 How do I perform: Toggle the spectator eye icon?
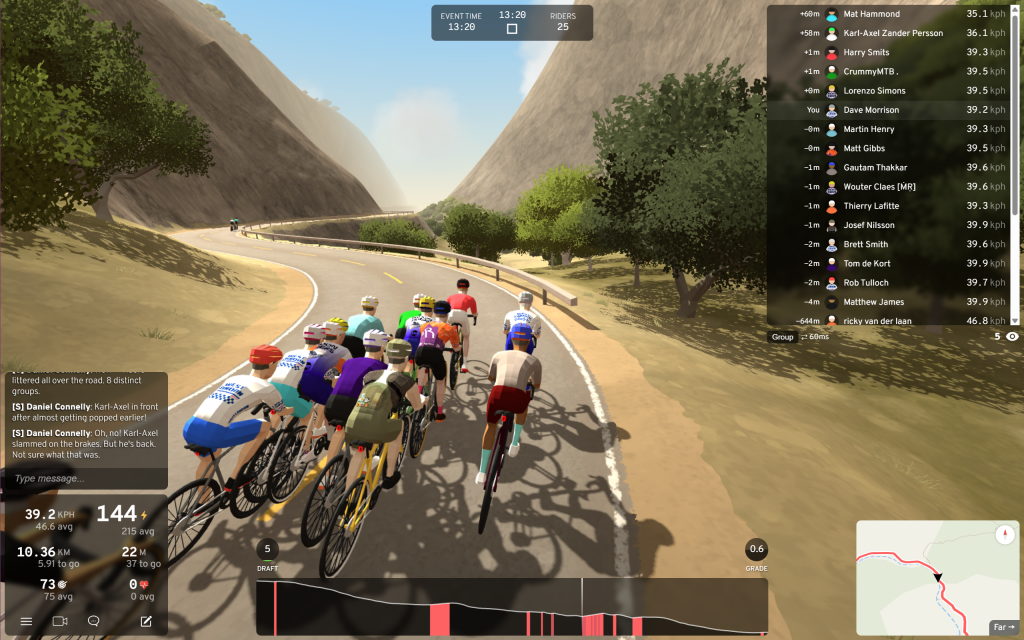pos(1012,337)
